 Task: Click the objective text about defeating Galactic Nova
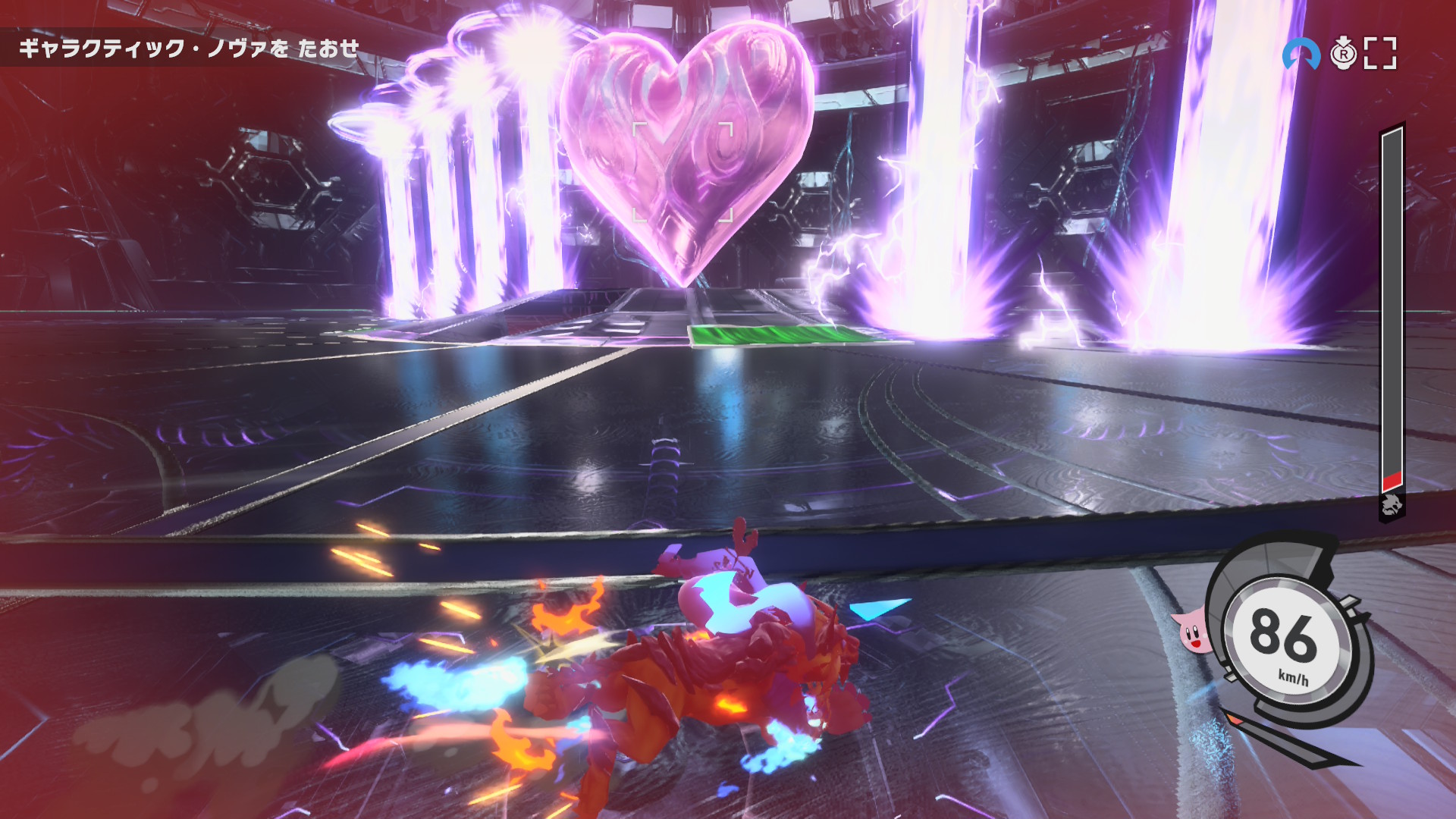point(189,49)
